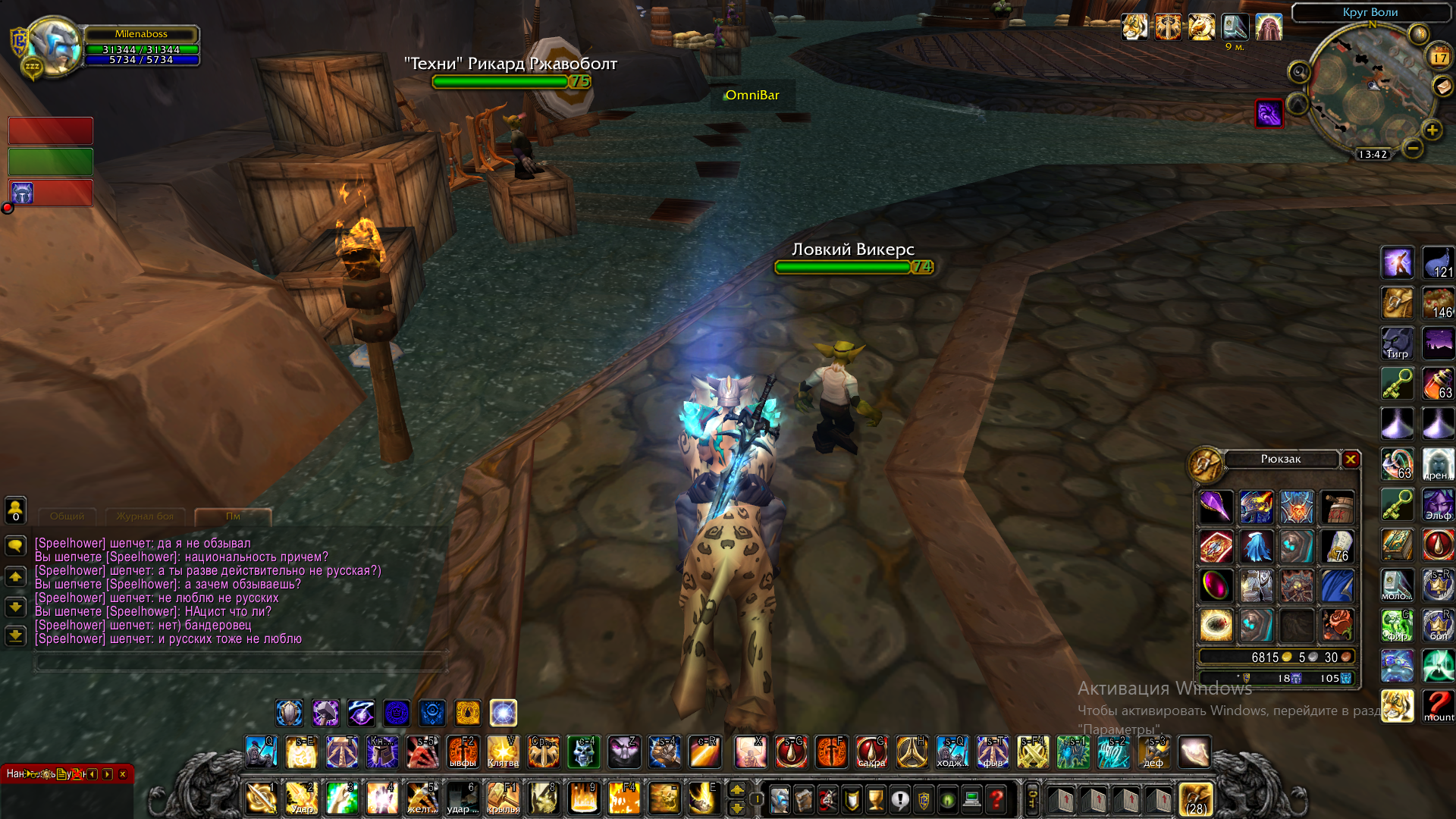Use the red rose item in backpack
Screen dimensions: 1456x819
(x=1337, y=626)
